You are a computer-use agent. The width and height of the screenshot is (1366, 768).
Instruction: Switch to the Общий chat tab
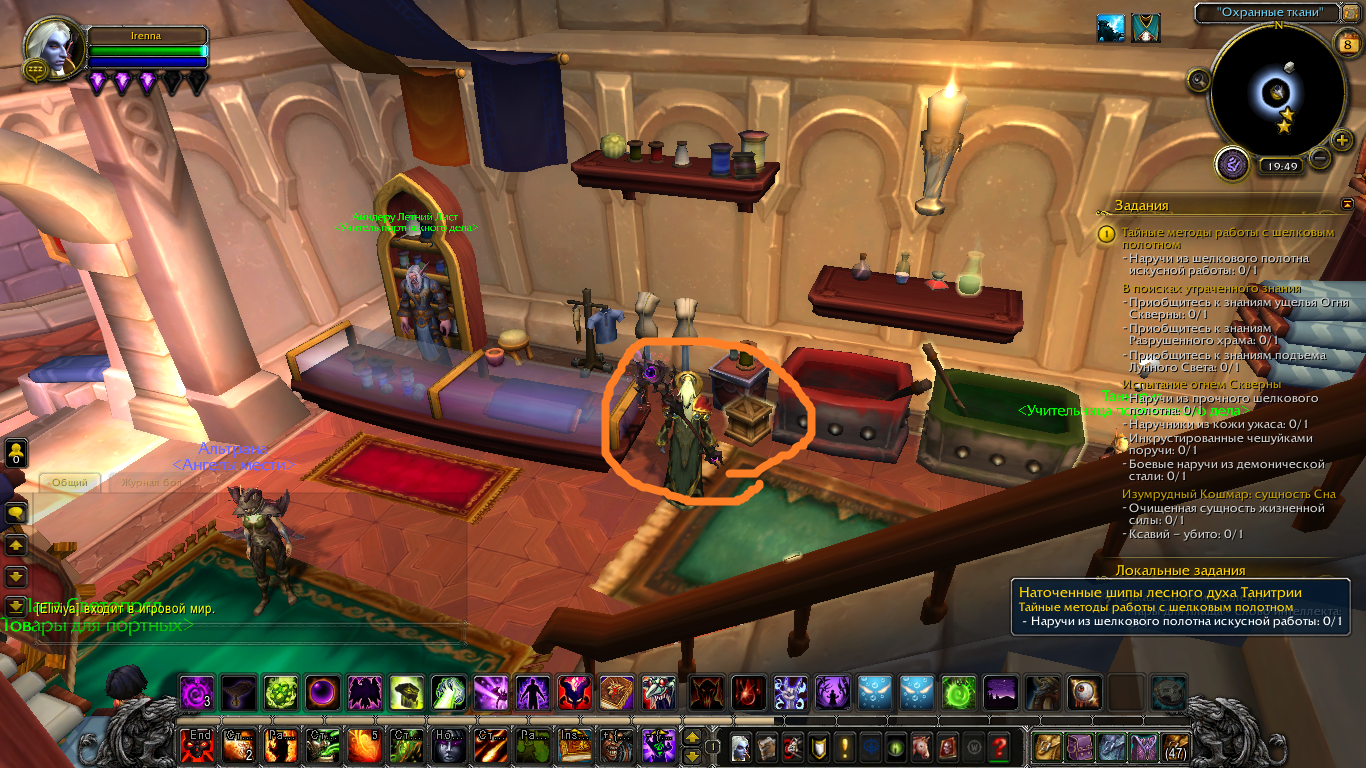(x=70, y=482)
